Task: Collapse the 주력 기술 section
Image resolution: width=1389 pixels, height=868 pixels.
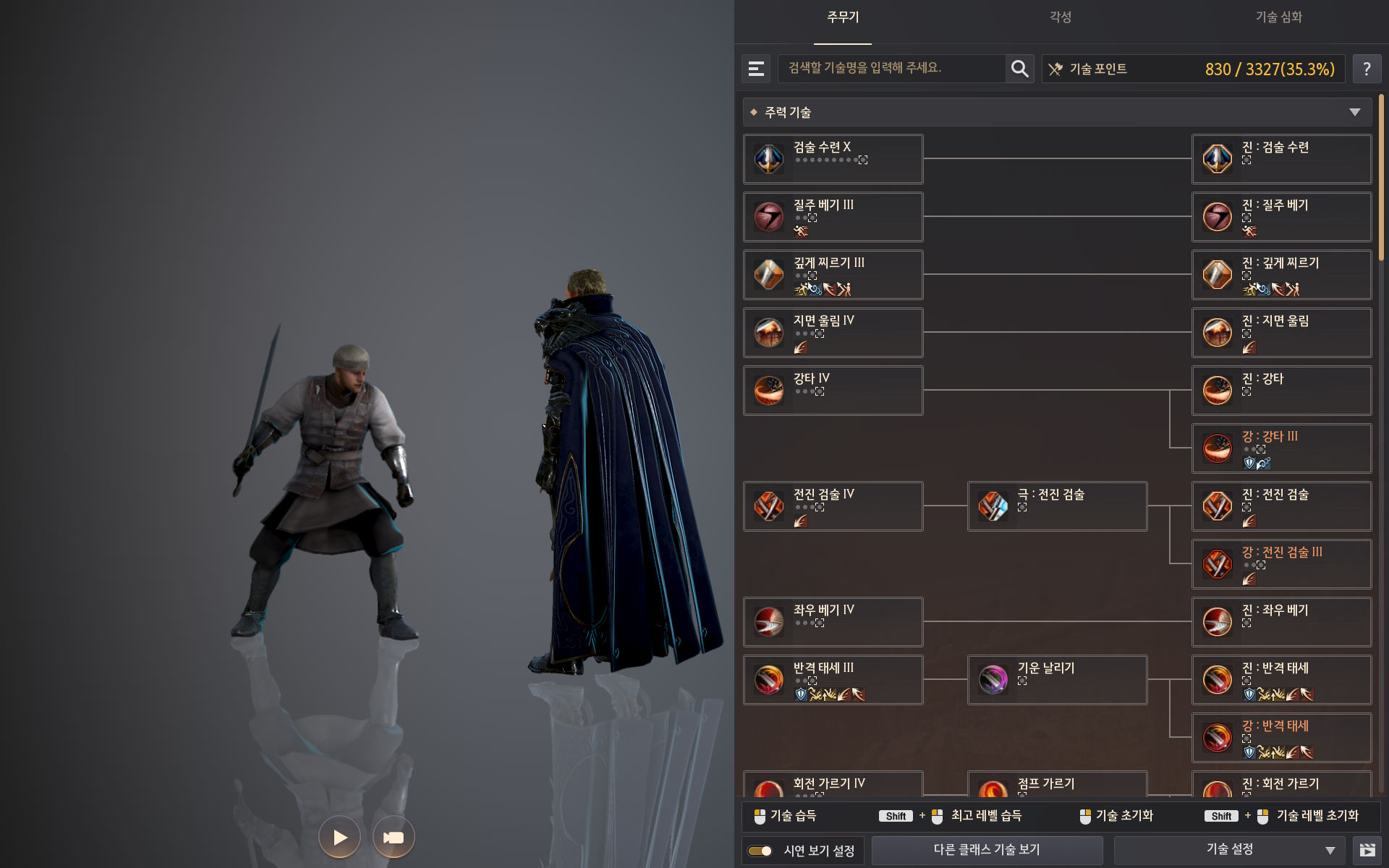Action: [1354, 112]
